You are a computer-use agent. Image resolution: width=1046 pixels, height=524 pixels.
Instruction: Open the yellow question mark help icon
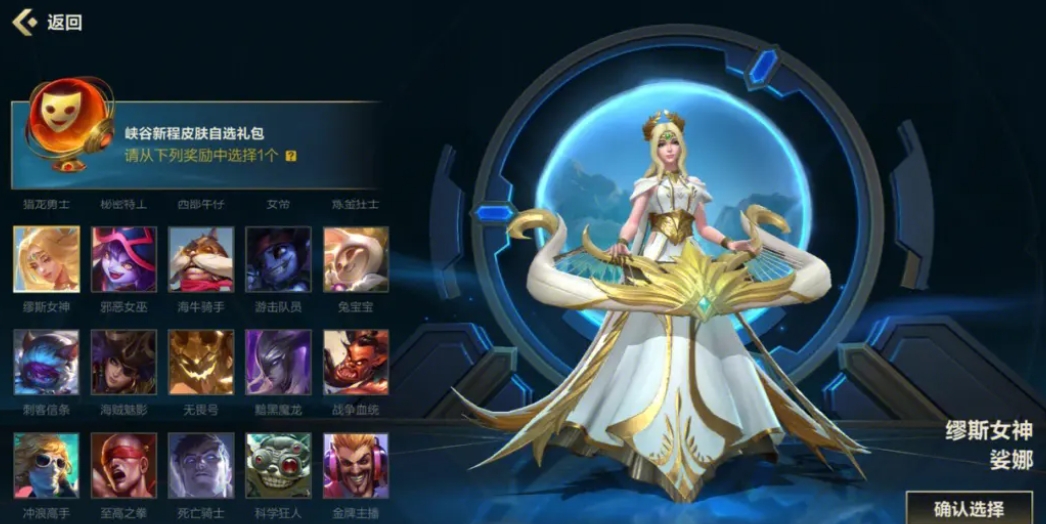291,156
